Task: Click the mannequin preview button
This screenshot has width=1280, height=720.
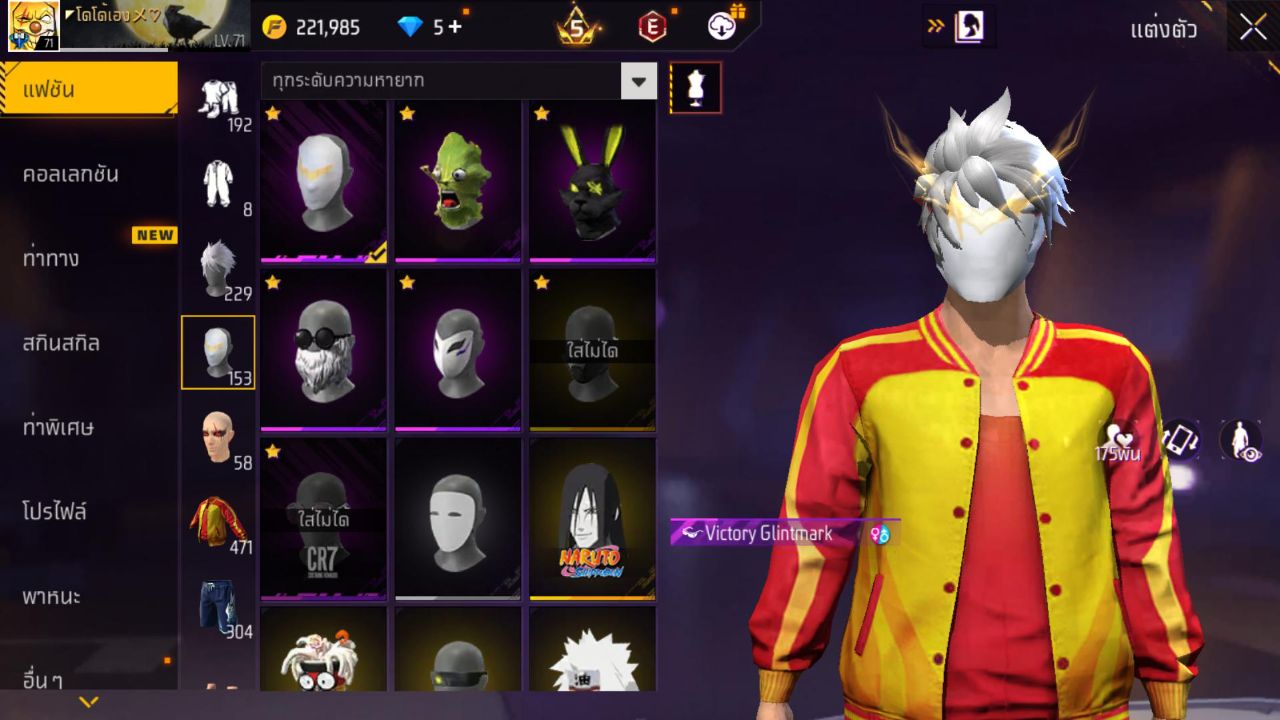Action: (x=695, y=88)
